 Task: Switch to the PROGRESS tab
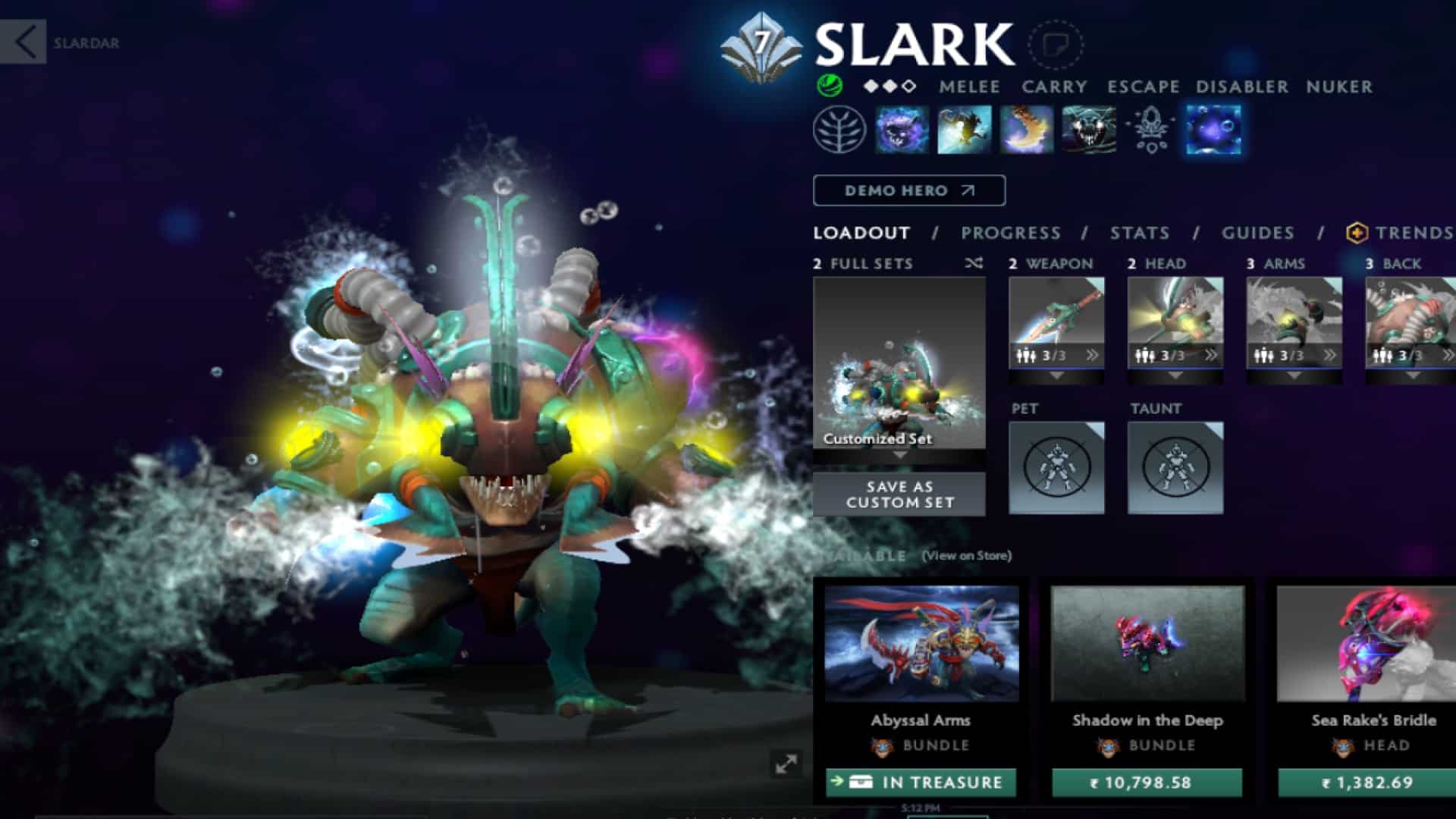click(x=1010, y=234)
